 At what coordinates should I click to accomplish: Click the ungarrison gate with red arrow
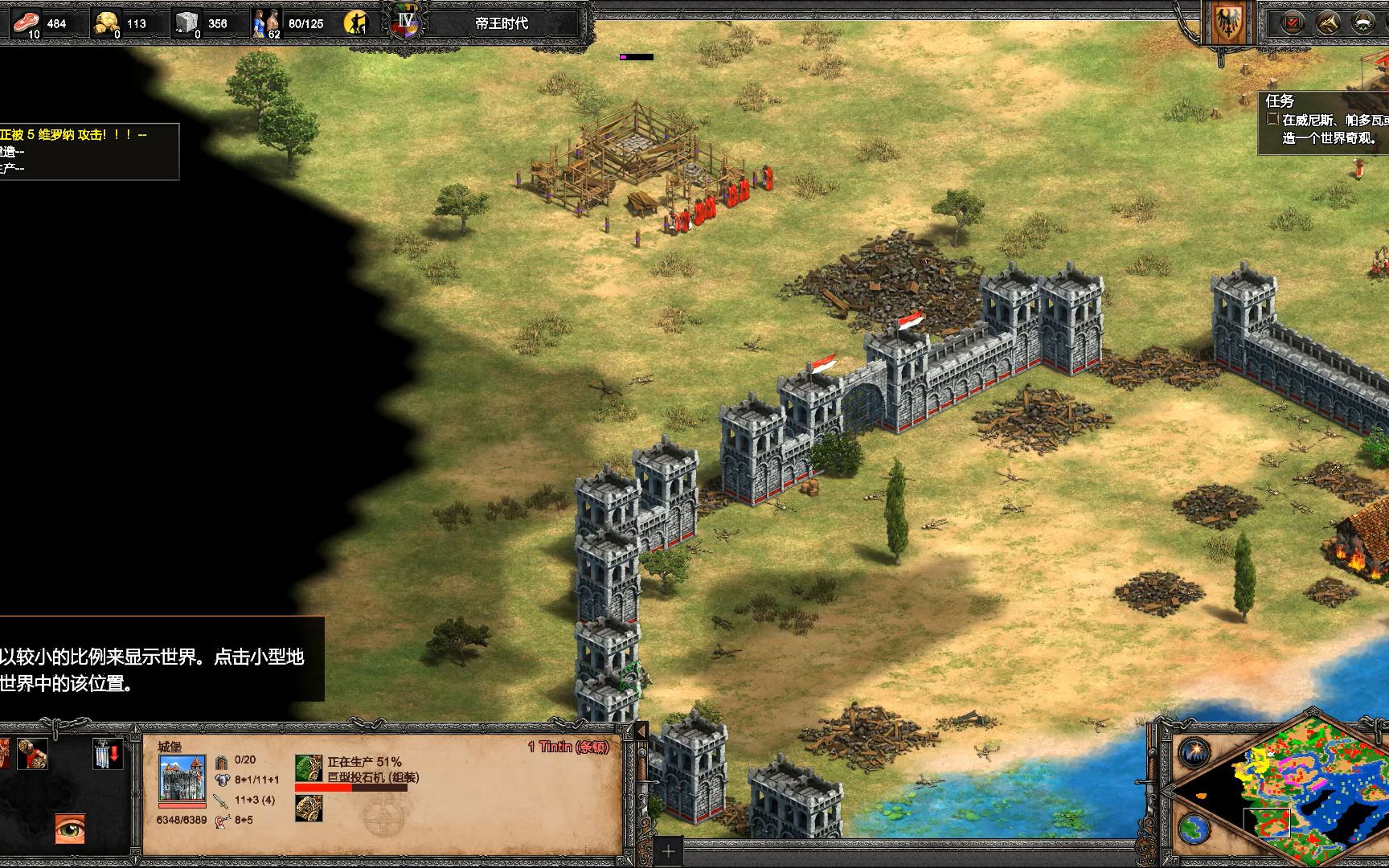coord(107,754)
